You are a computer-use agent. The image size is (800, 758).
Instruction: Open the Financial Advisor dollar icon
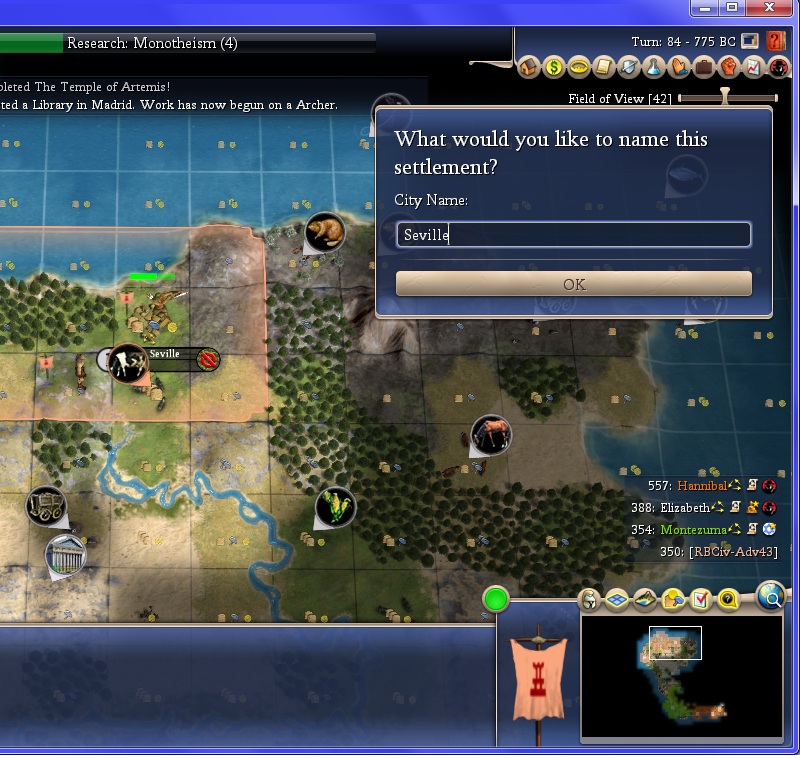click(555, 68)
